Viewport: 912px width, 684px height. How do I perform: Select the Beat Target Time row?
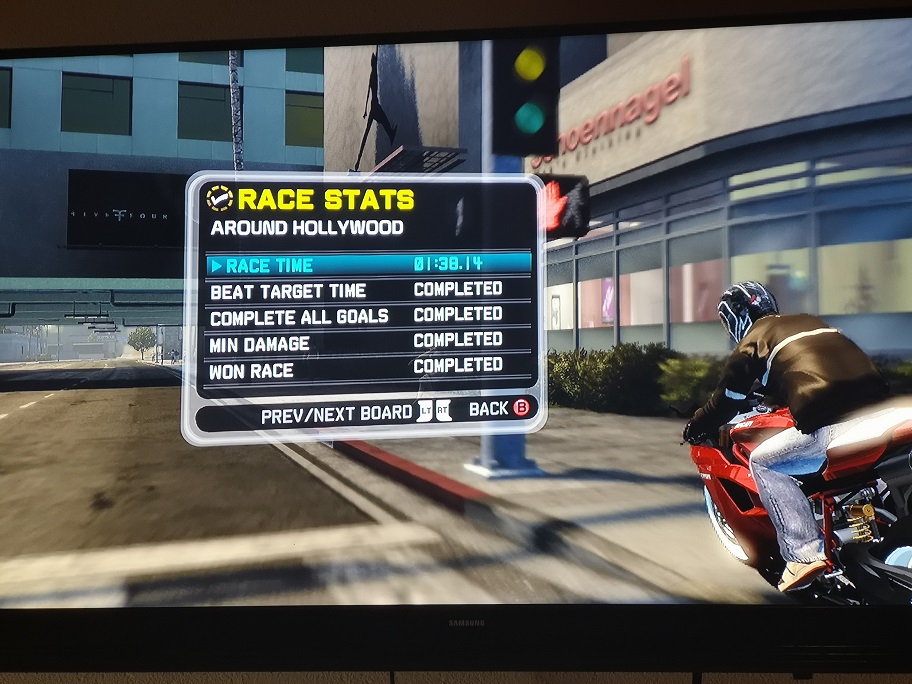pos(368,291)
